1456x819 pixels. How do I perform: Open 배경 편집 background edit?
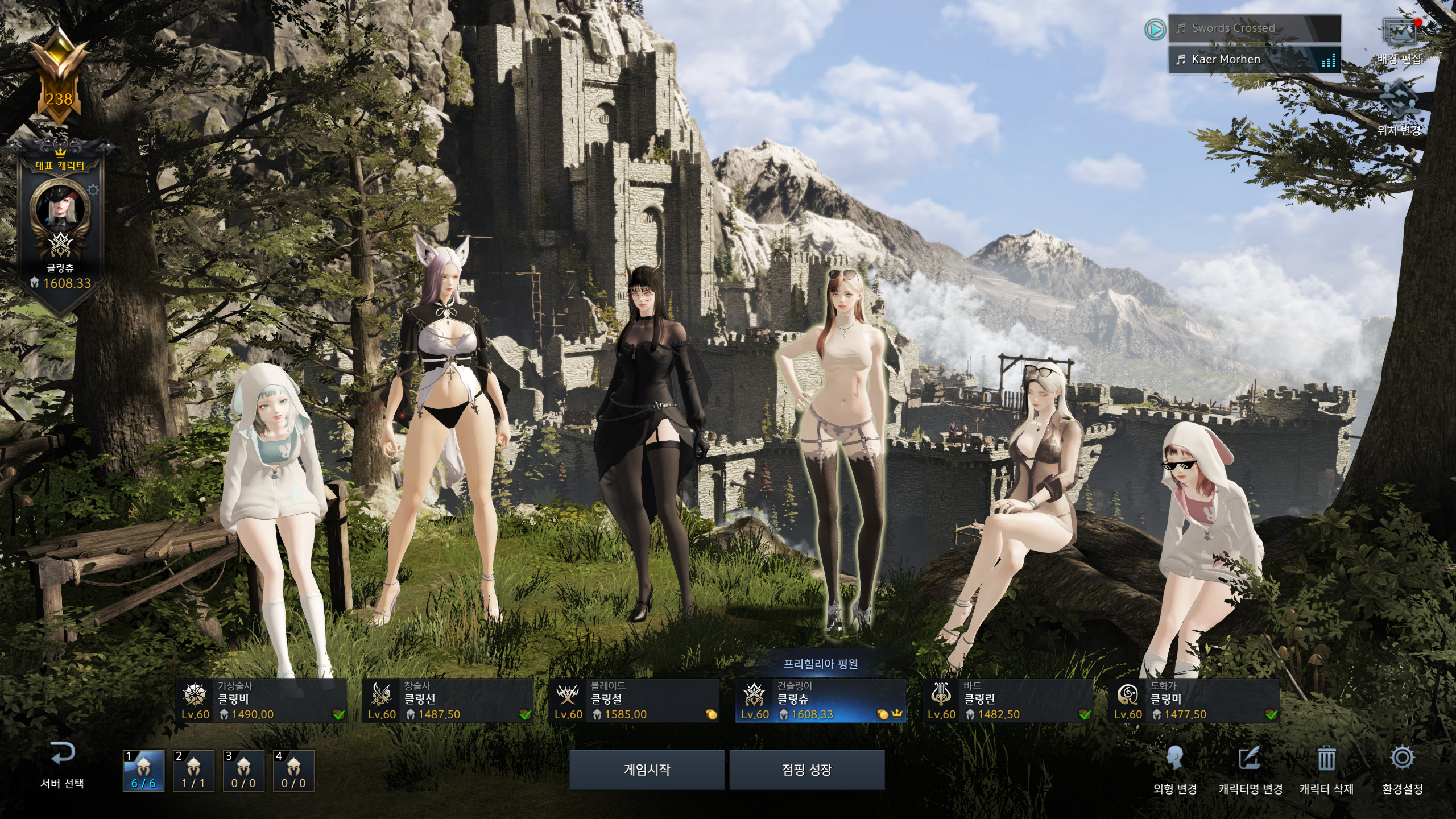point(1399,41)
